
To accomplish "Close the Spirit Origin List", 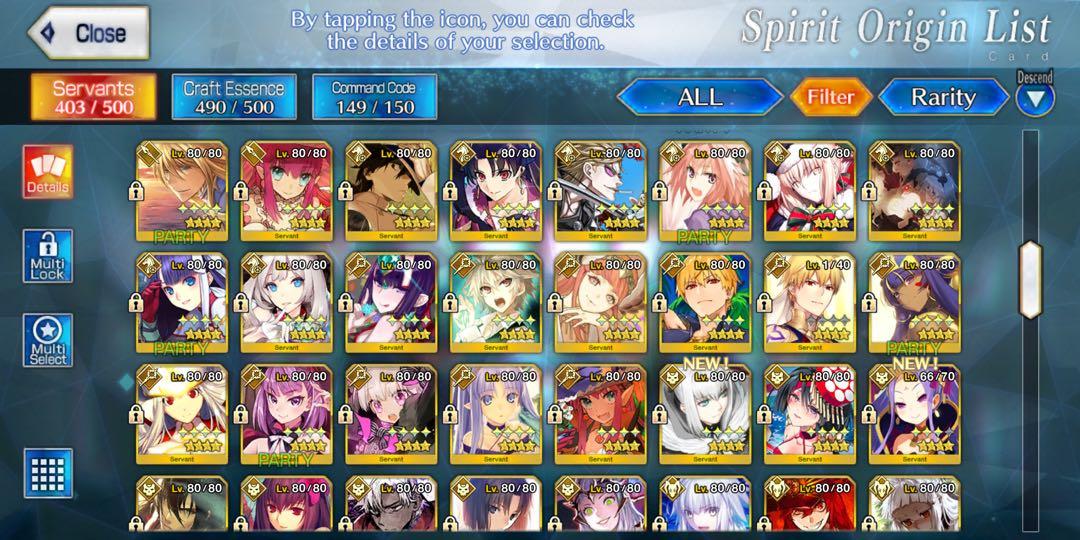I will click(x=88, y=33).
